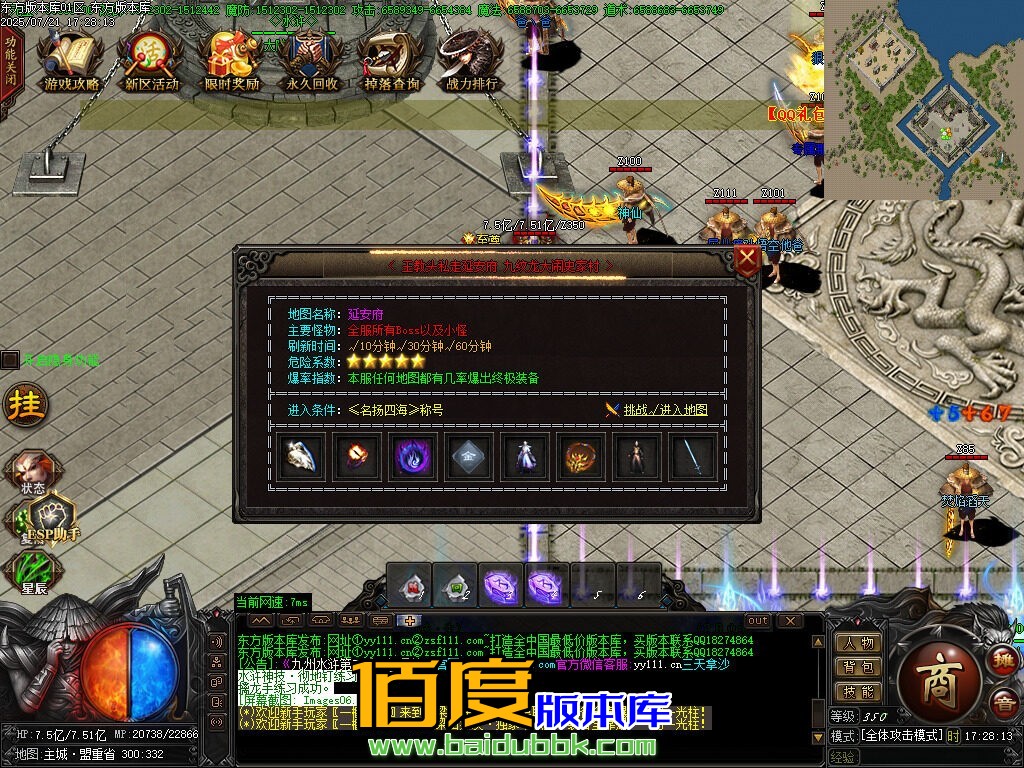Viewport: 1024px width, 768px height.
Task: Open the 背包 bag panel
Action: 858,667
